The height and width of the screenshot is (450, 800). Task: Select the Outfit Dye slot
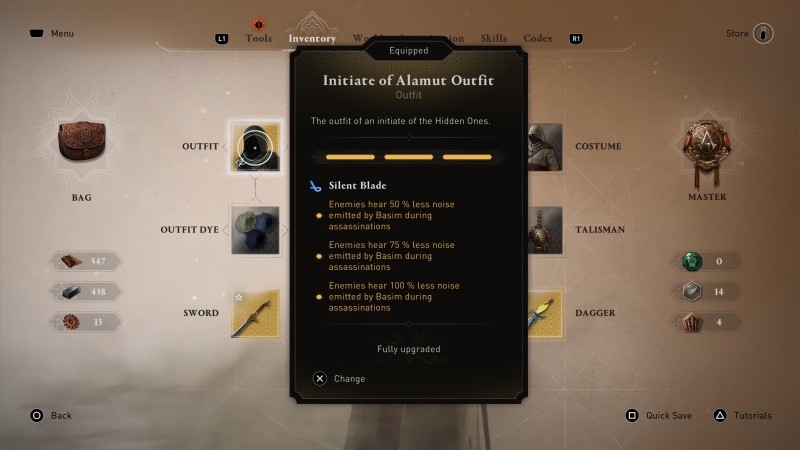(254, 230)
